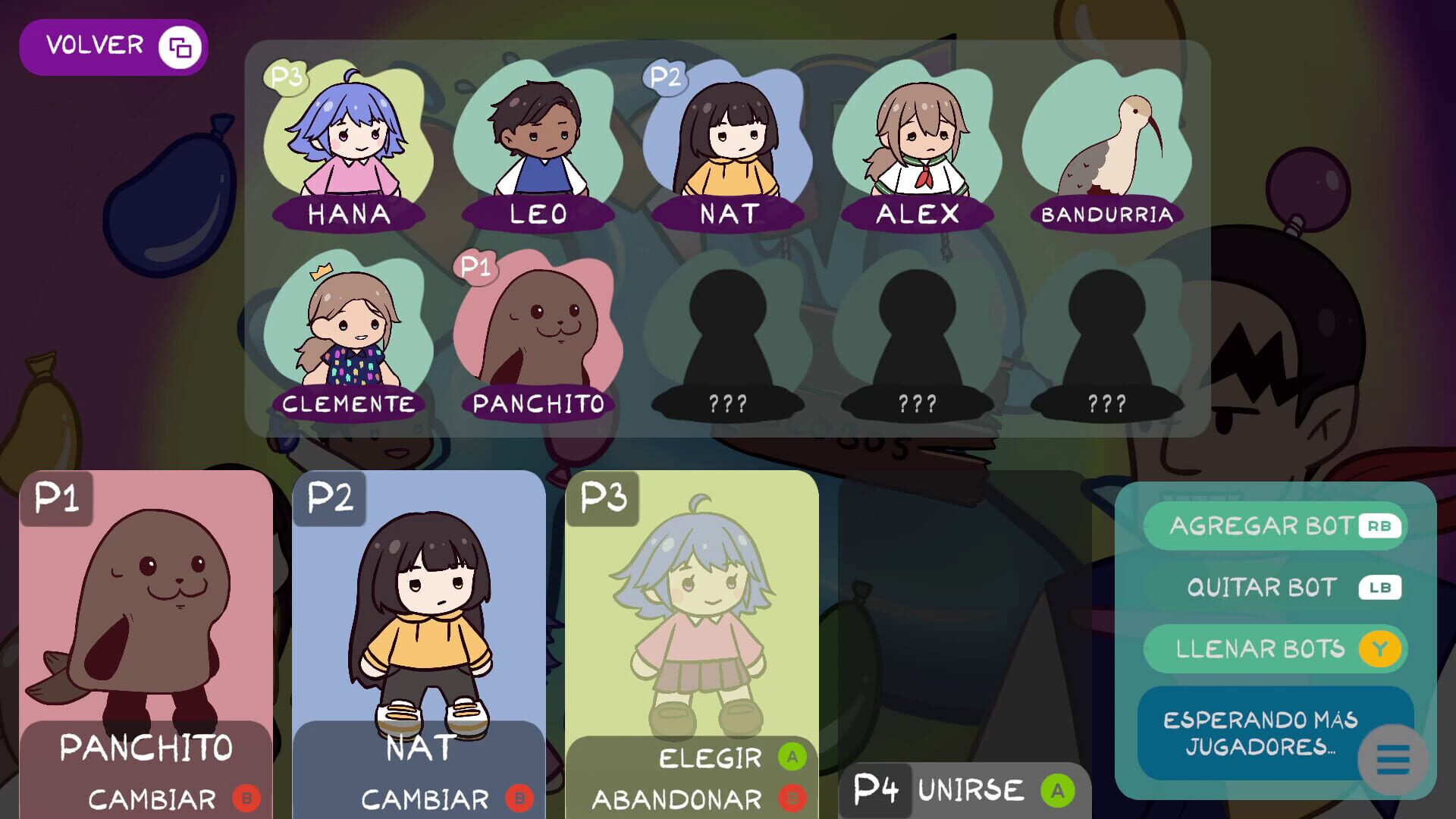This screenshot has height=819, width=1456.
Task: Click VOLVER to go back
Action: coord(95,45)
